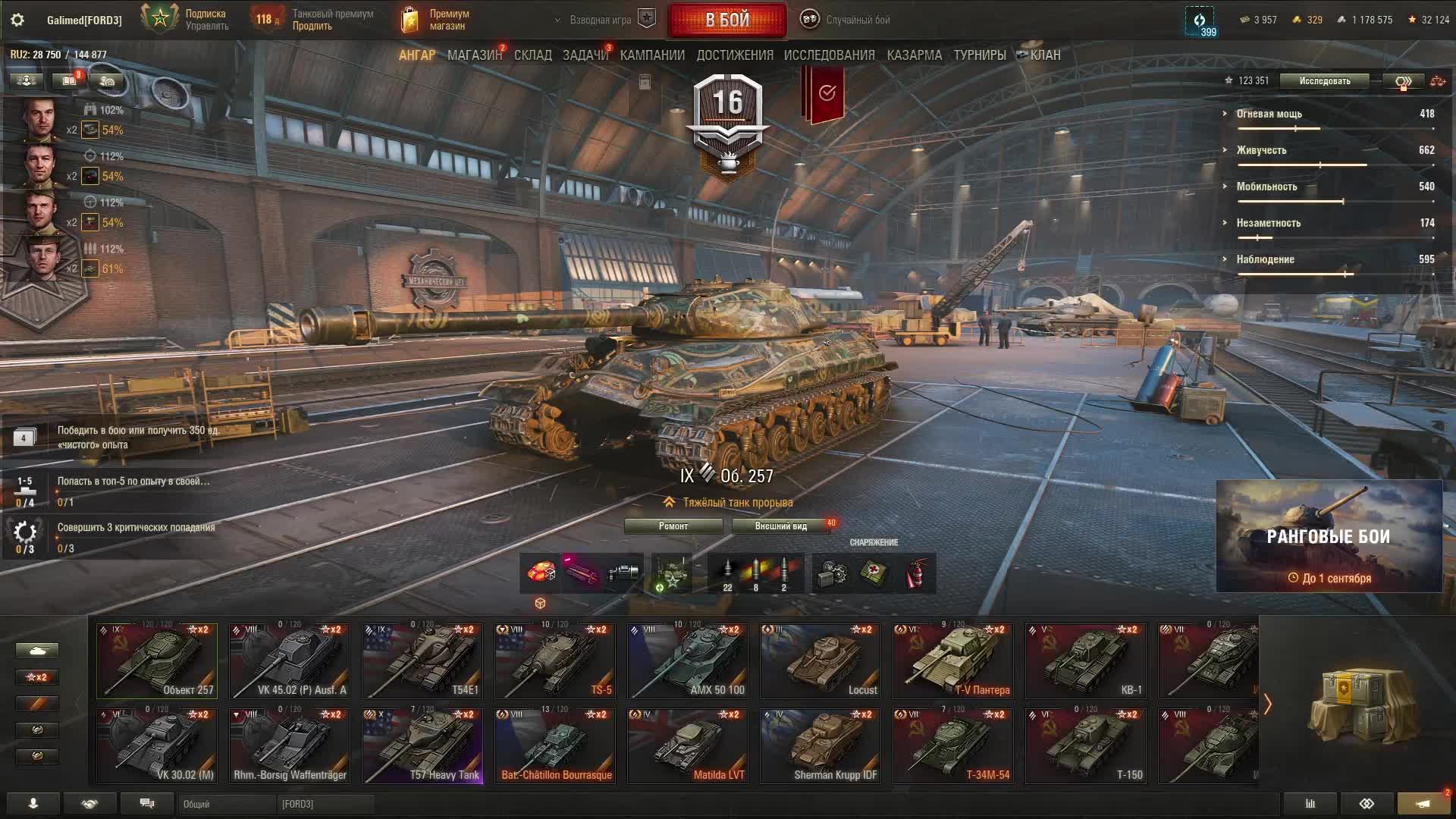Click the Ремонт button
Viewport: 1456px width, 819px height.
click(673, 526)
